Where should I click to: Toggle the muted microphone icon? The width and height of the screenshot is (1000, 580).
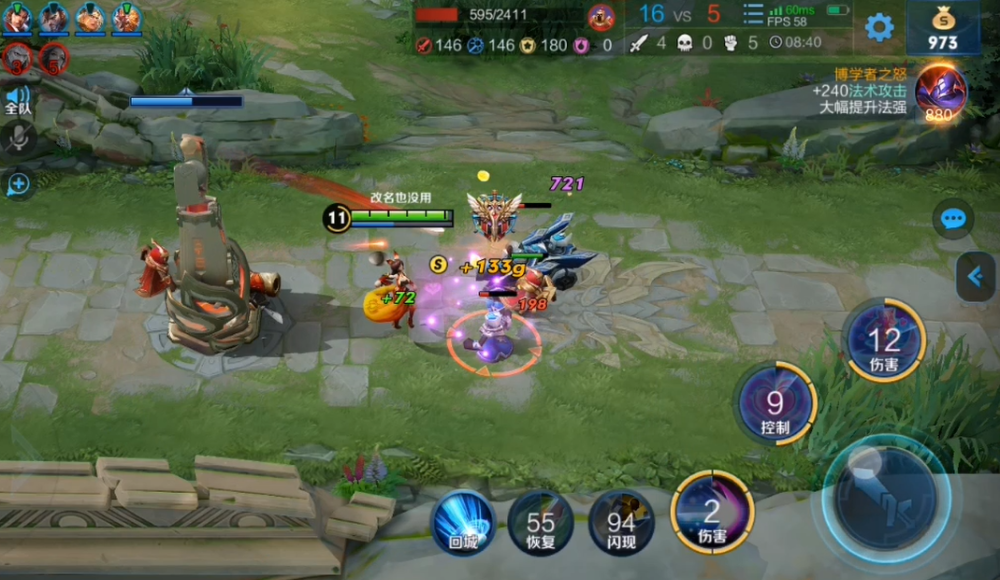18,140
